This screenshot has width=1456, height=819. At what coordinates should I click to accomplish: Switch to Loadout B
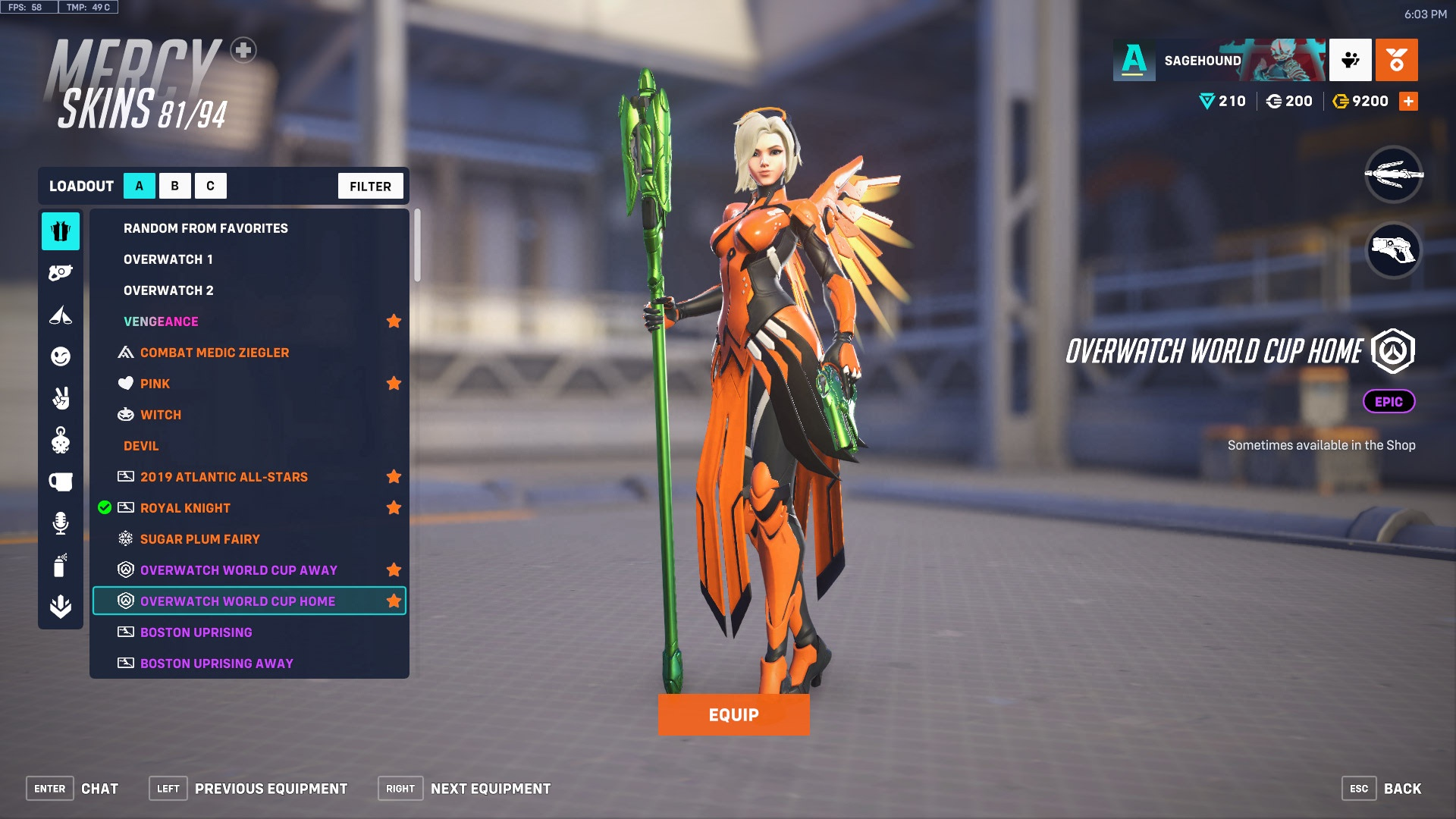click(174, 185)
